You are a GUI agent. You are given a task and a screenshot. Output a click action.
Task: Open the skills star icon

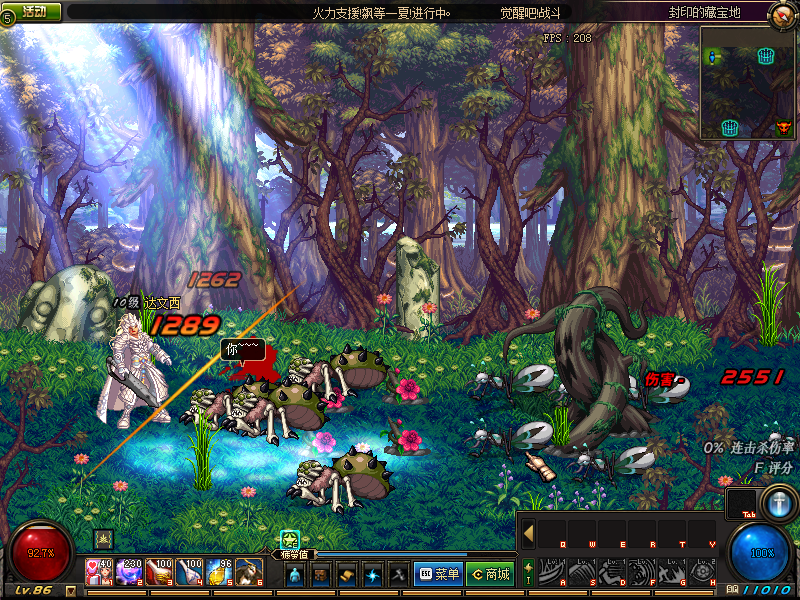(x=372, y=575)
